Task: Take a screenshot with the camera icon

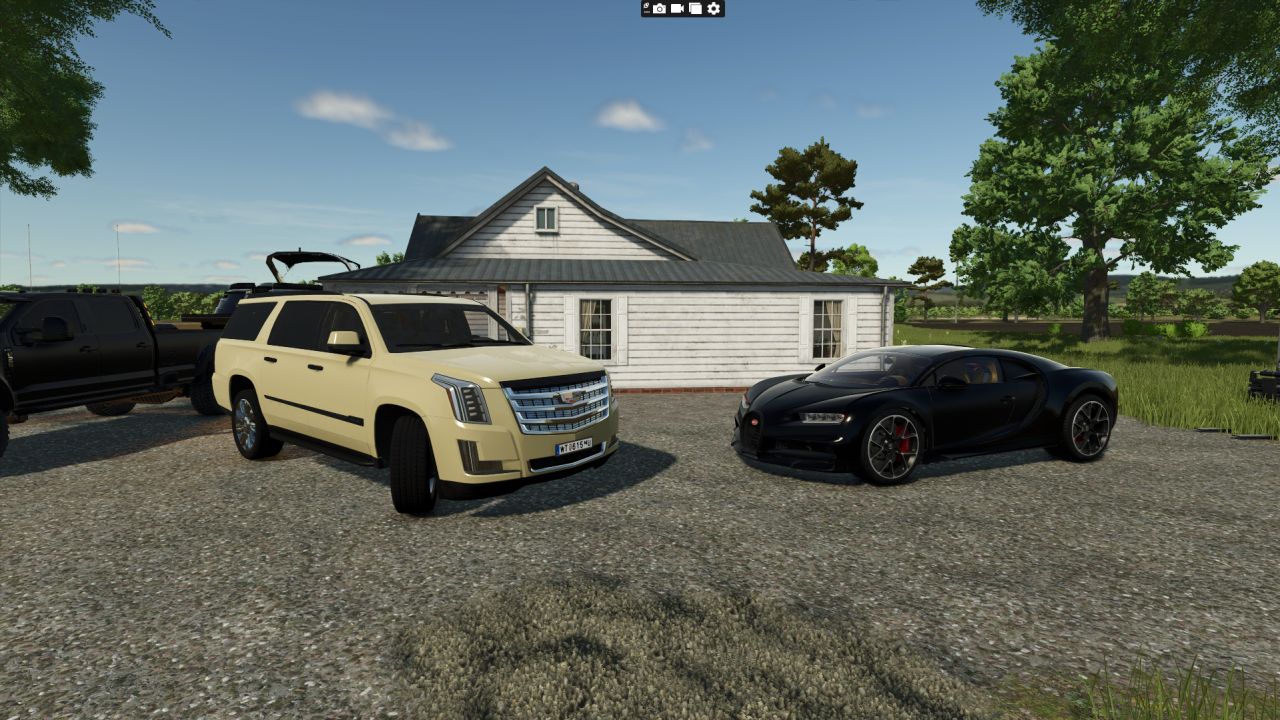Action: (659, 8)
